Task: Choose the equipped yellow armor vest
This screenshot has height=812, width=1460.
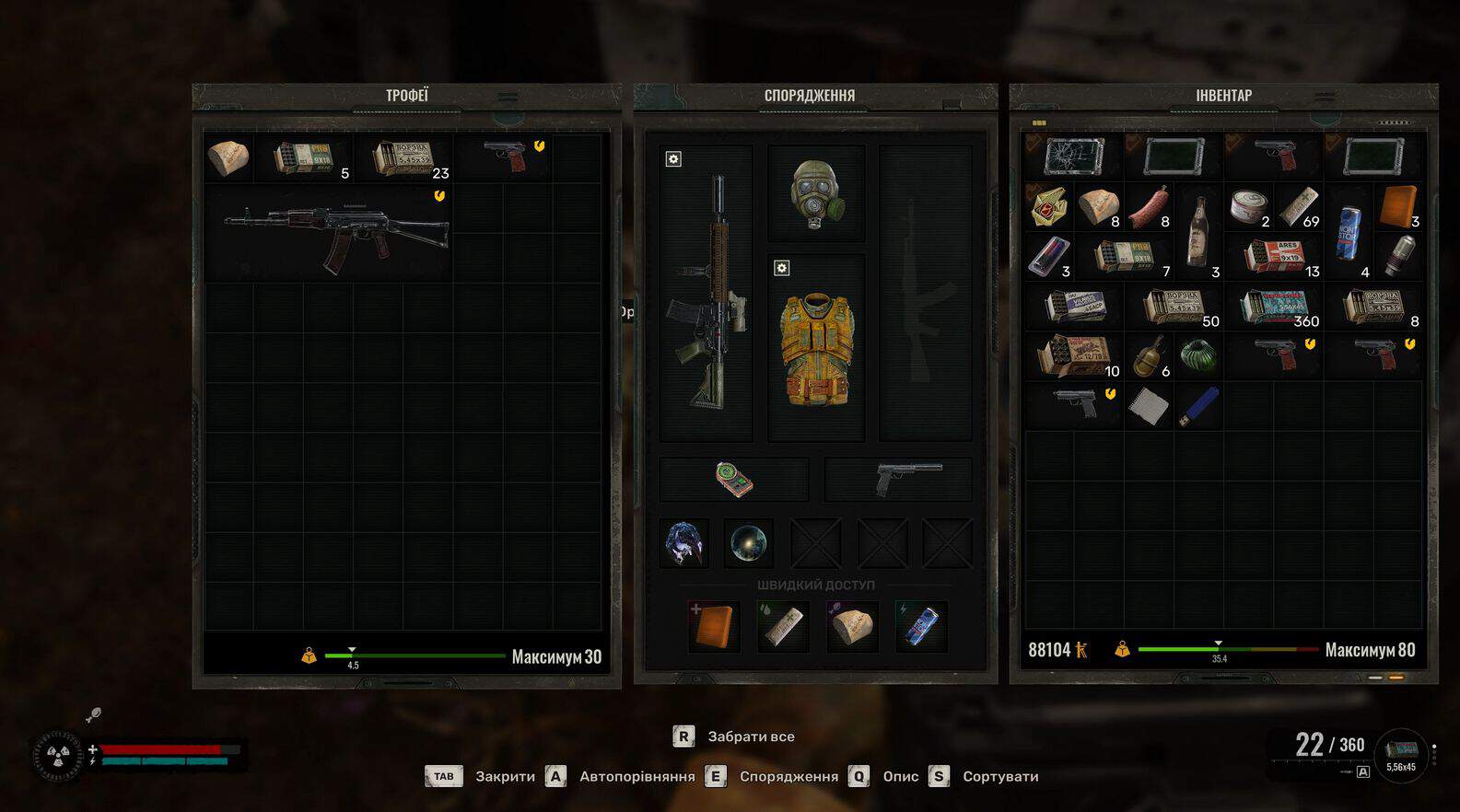Action: (816, 348)
